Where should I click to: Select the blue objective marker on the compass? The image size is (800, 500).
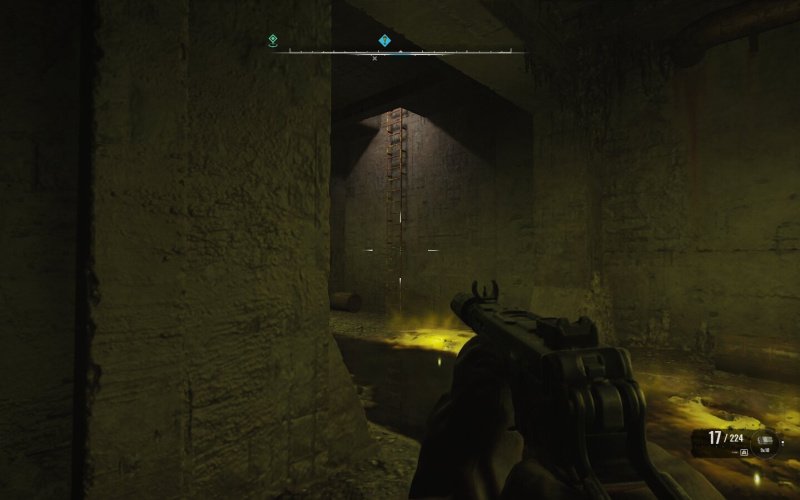point(384,41)
